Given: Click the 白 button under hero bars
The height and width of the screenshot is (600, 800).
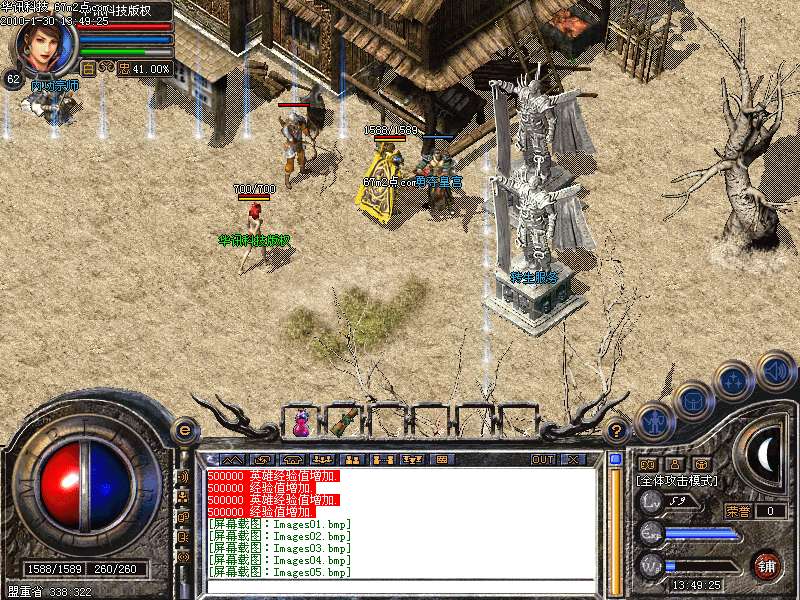Looking at the screenshot, I should click(88, 69).
